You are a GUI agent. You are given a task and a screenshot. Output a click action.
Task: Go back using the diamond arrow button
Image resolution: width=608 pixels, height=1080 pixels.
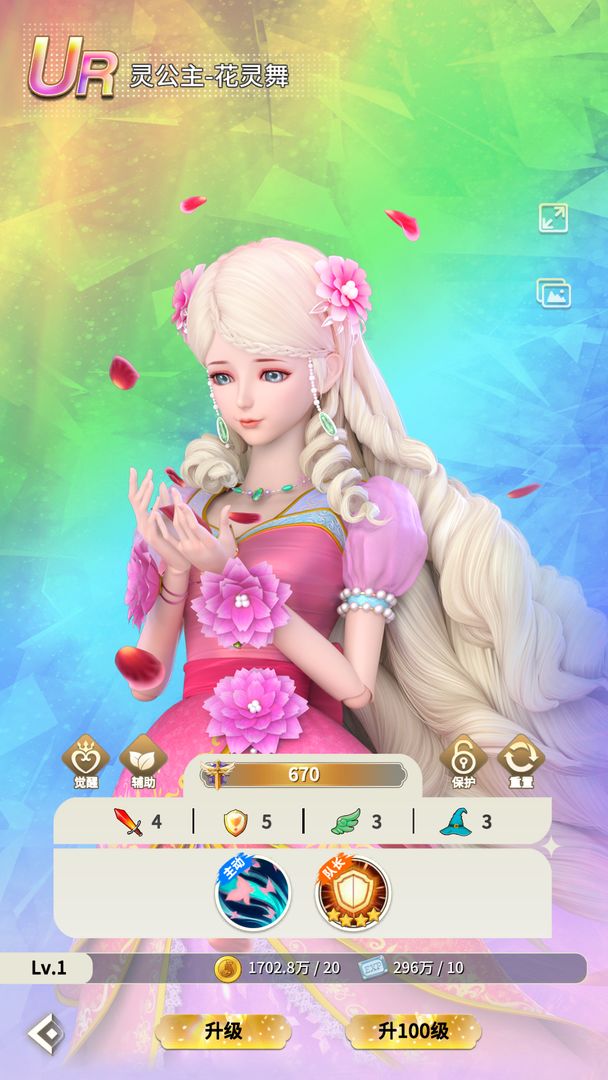tap(45, 1033)
